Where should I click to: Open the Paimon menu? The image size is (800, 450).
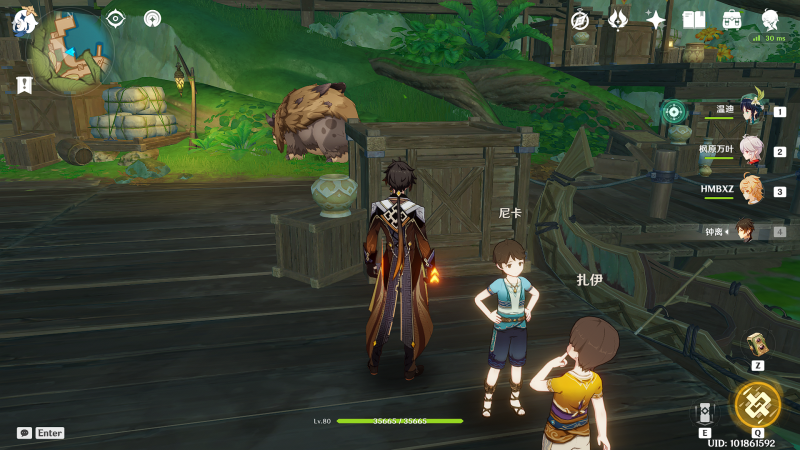coord(23,19)
